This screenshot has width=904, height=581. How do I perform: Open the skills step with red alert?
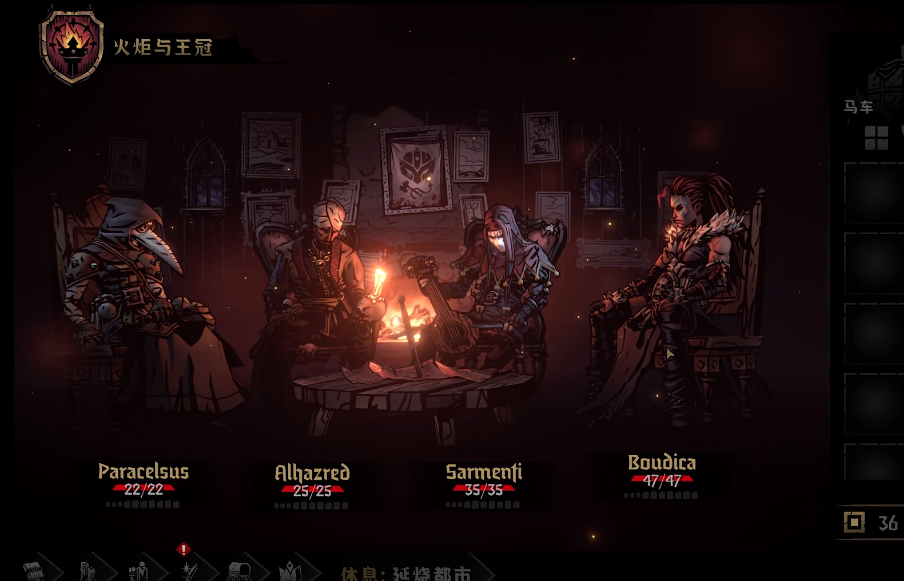pos(188,571)
